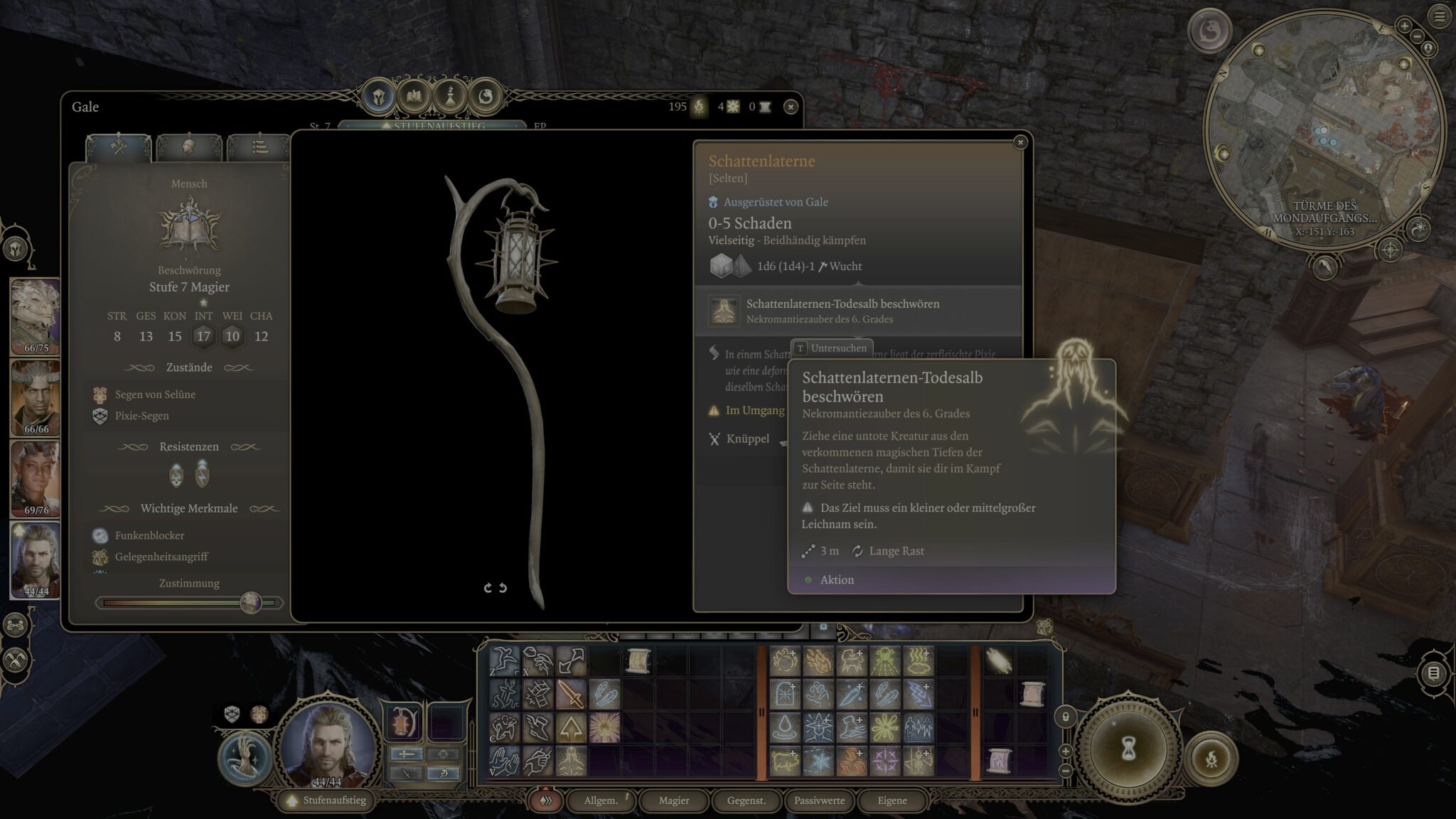Zoom in the minimap with the plus button
The image size is (1456, 819).
(x=1404, y=26)
